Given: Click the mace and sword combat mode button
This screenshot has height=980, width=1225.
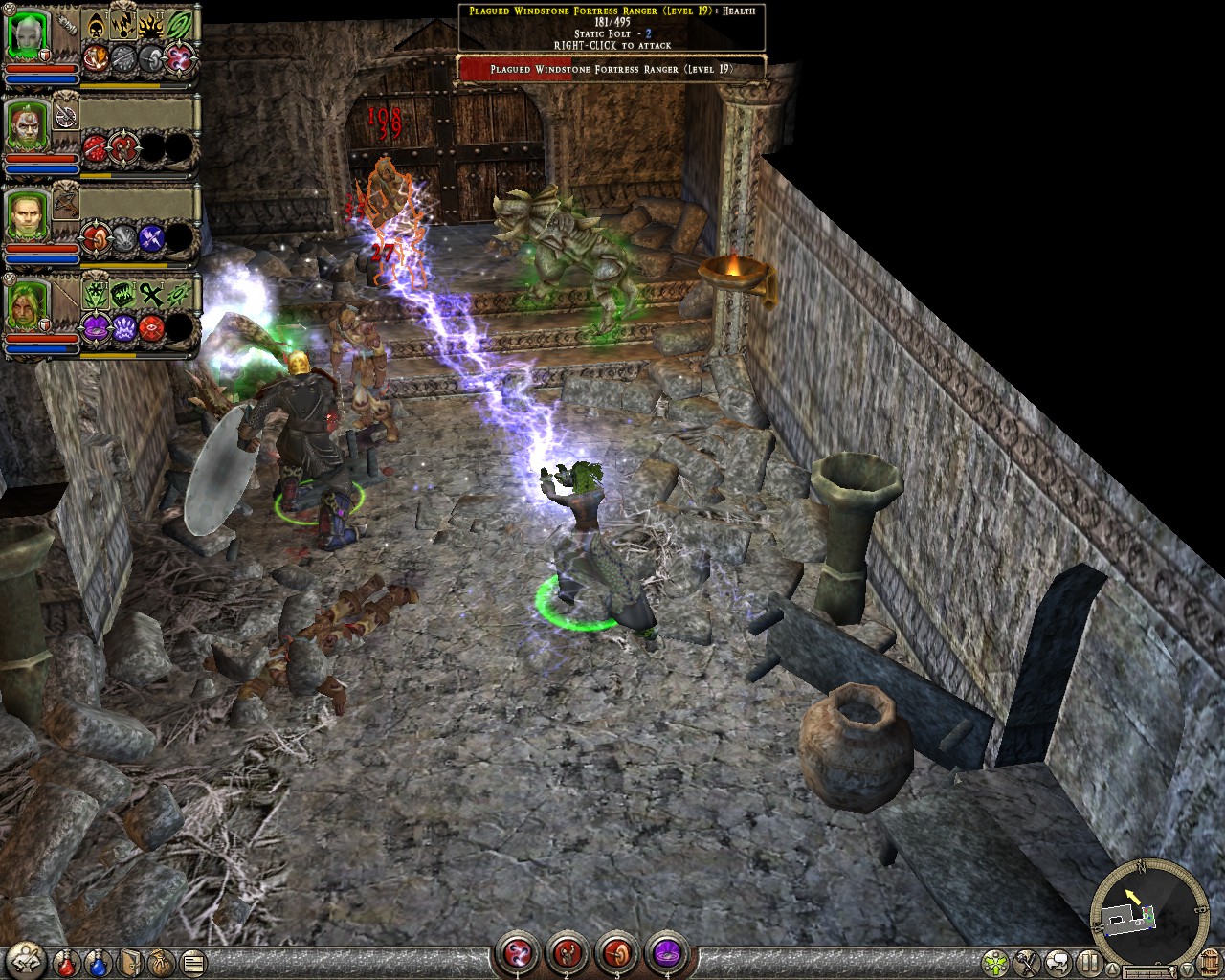Looking at the screenshot, I should point(1027,961).
